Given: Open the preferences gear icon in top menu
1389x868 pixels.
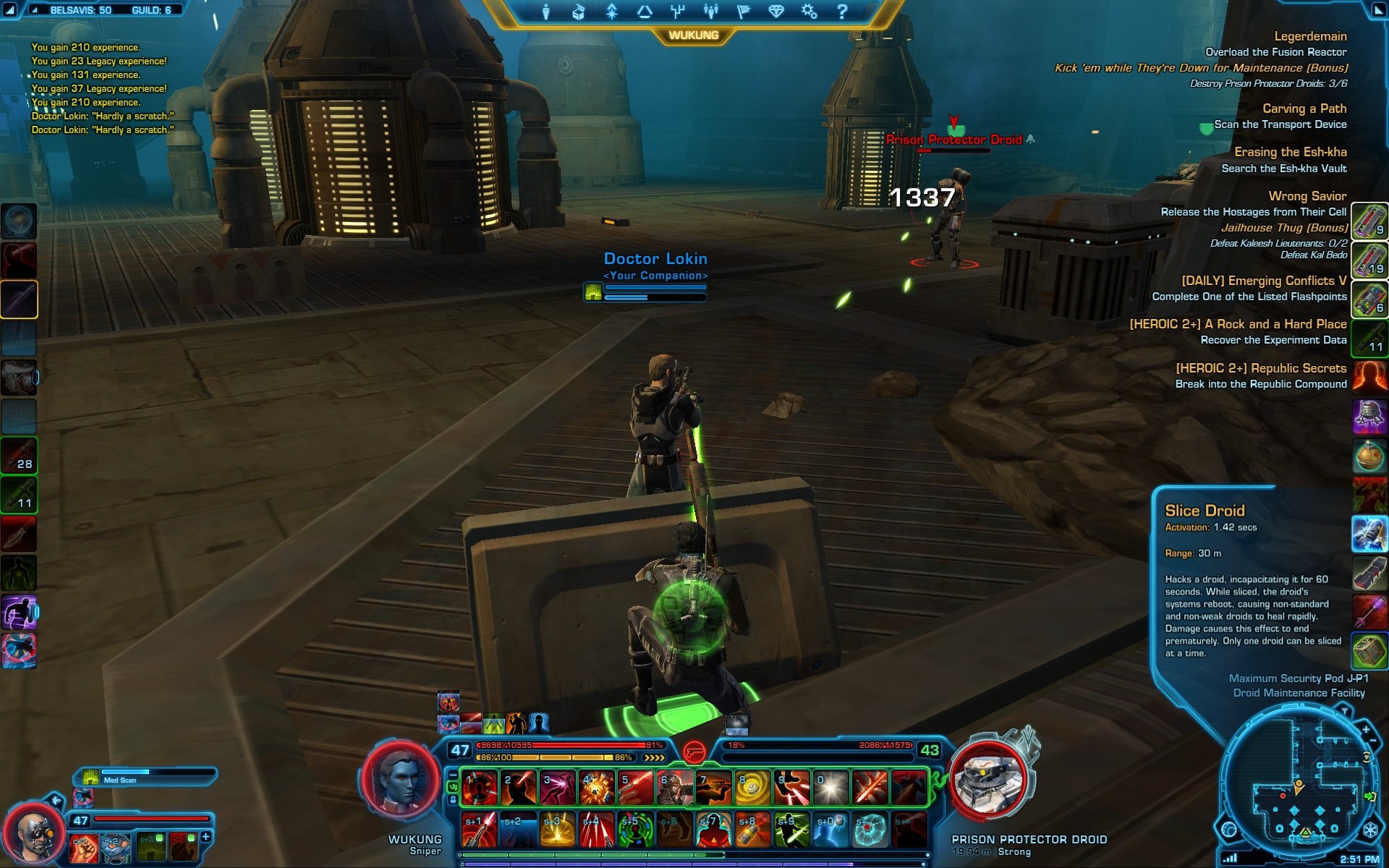Looking at the screenshot, I should 809,12.
